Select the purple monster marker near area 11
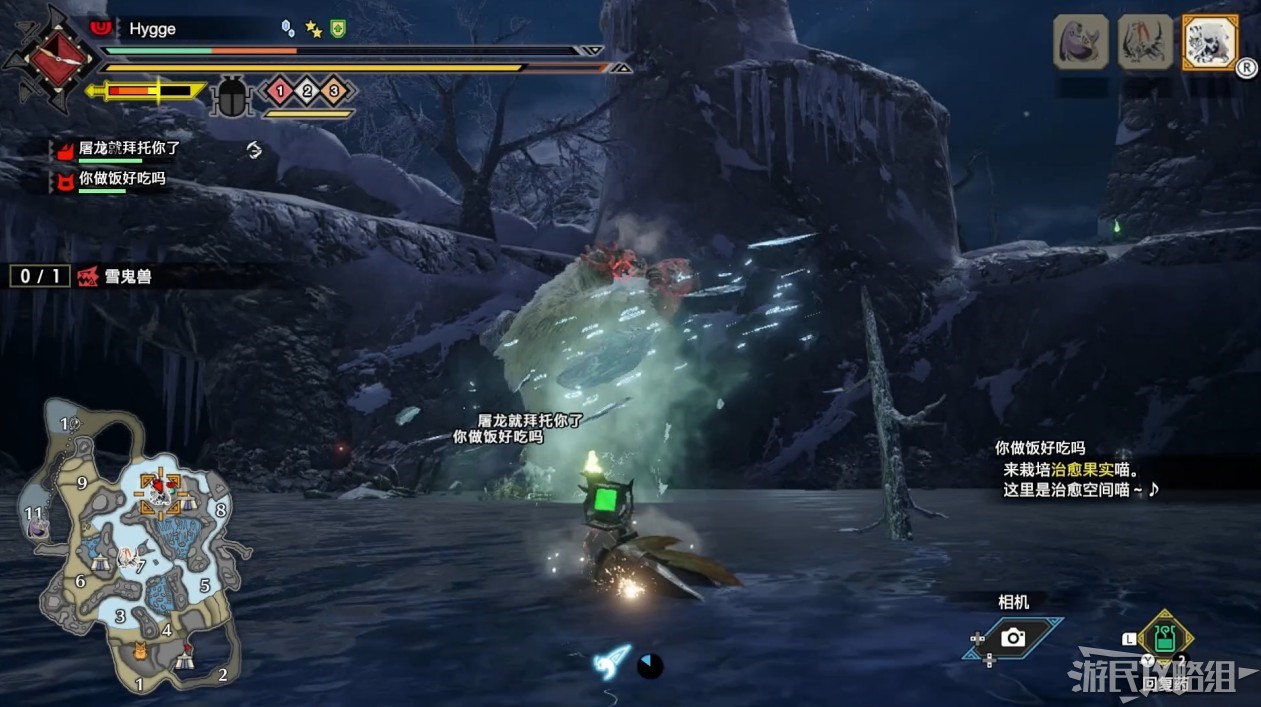Screen dimensions: 1261x707 click(38, 527)
